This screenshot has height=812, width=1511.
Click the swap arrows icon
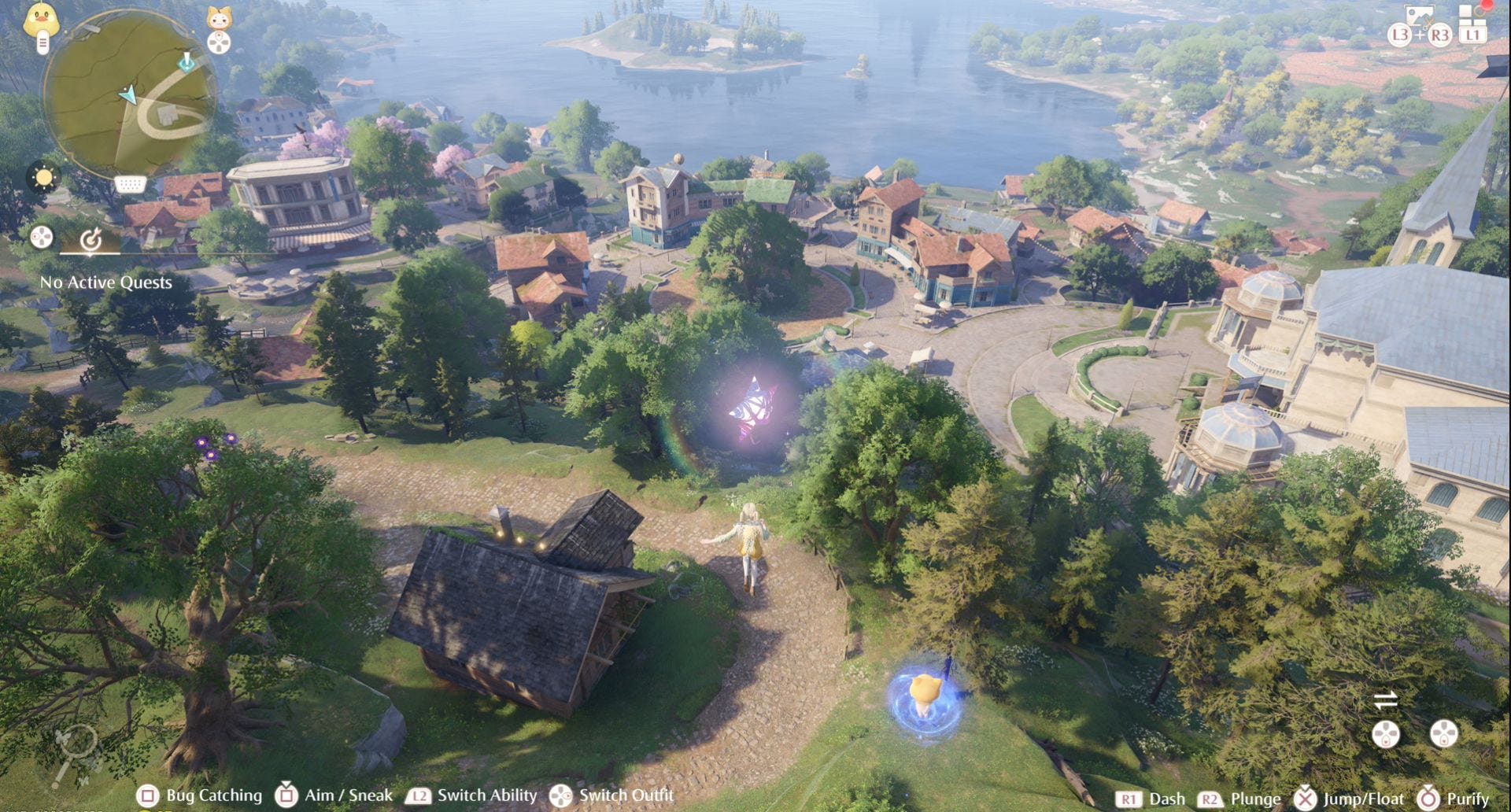point(1385,699)
